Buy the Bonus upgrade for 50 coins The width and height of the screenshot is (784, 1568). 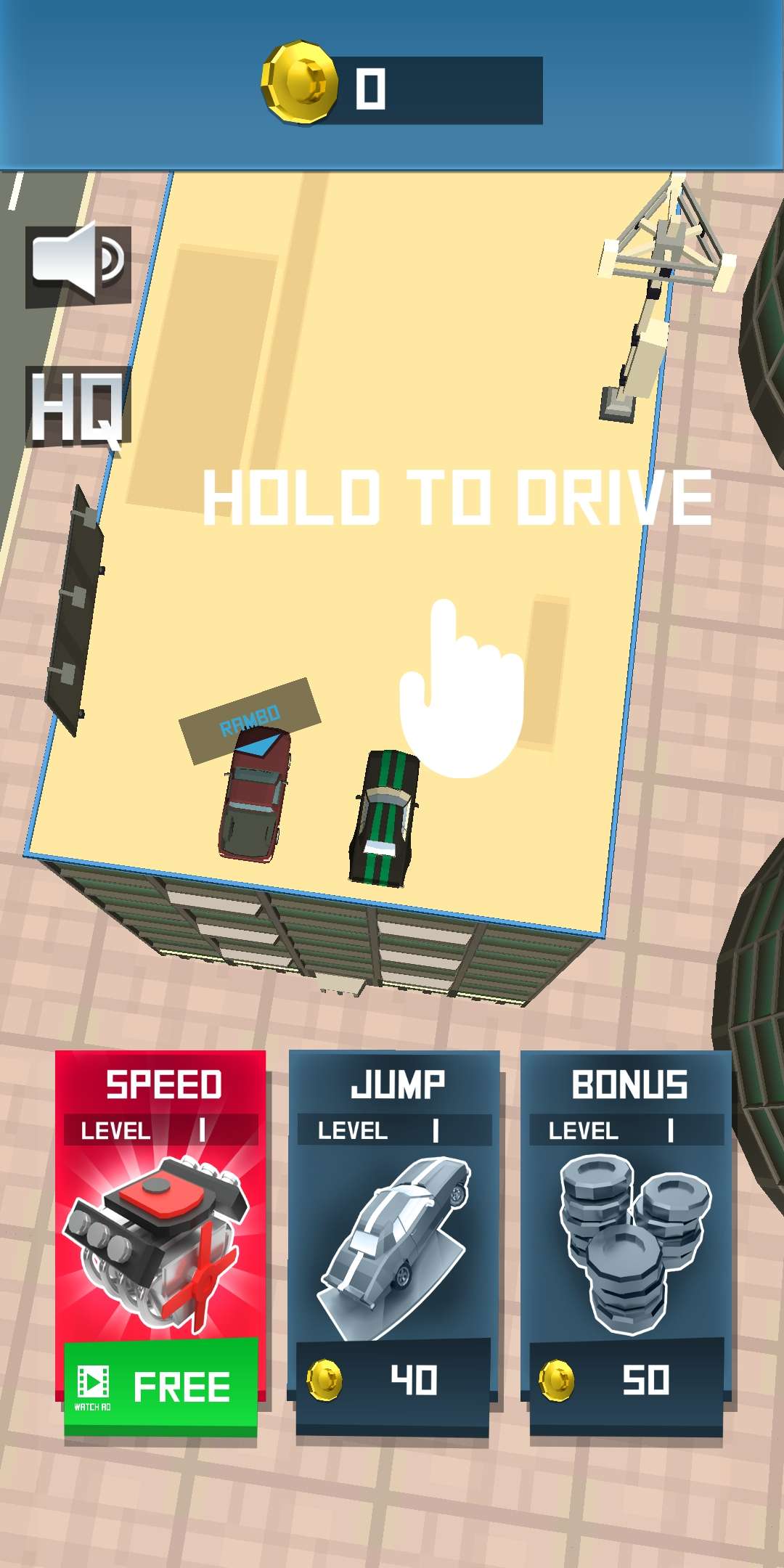[626, 1380]
